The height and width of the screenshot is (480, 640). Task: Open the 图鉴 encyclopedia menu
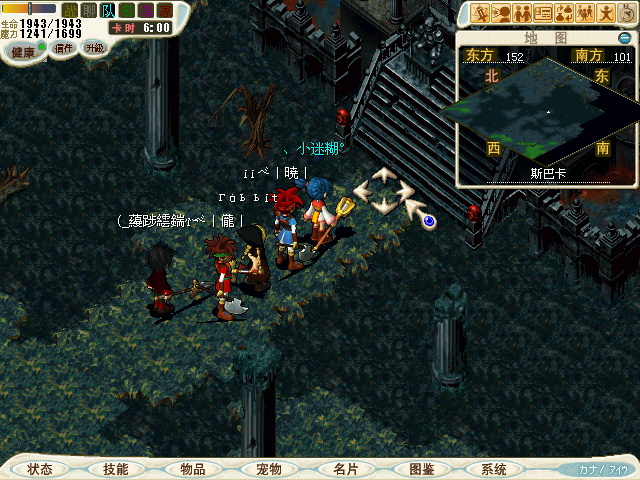(422, 468)
